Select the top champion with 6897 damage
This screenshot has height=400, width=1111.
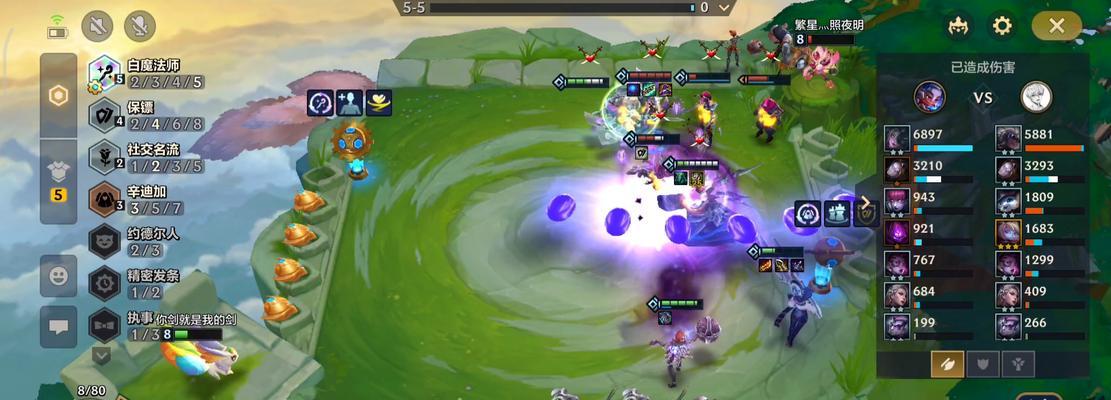click(897, 139)
